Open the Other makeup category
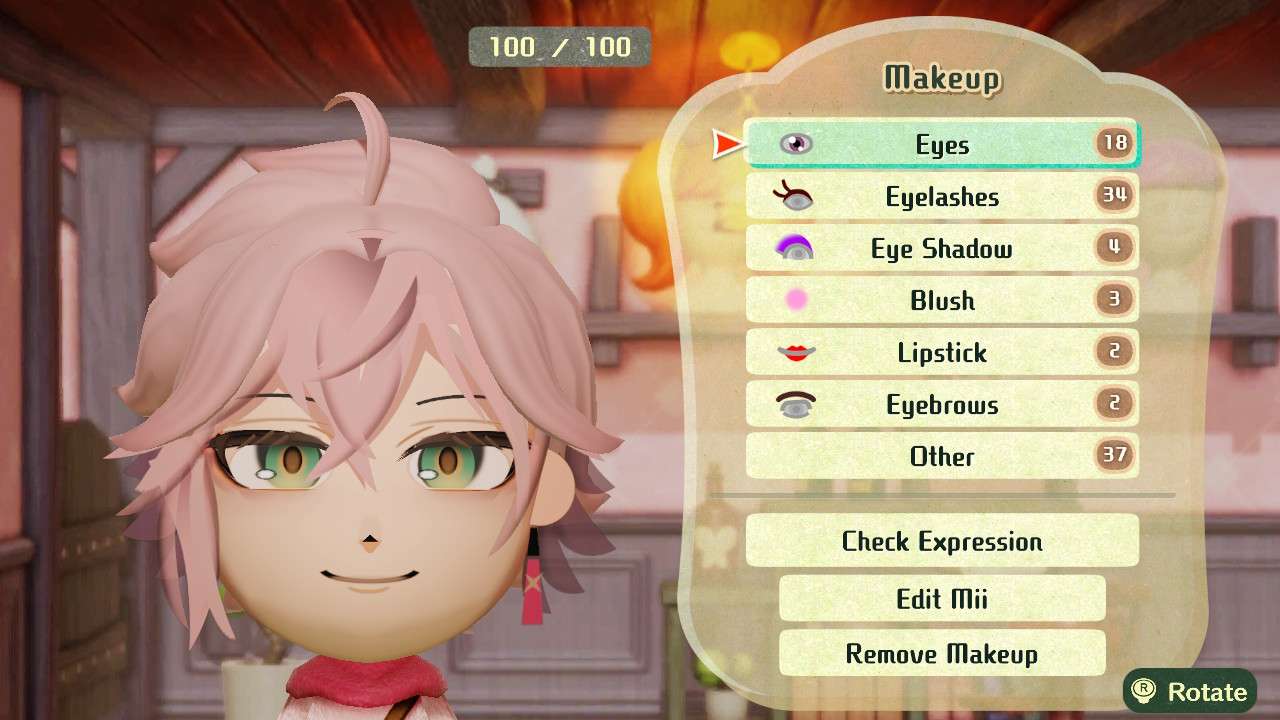Image resolution: width=1280 pixels, height=720 pixels. [x=940, y=456]
